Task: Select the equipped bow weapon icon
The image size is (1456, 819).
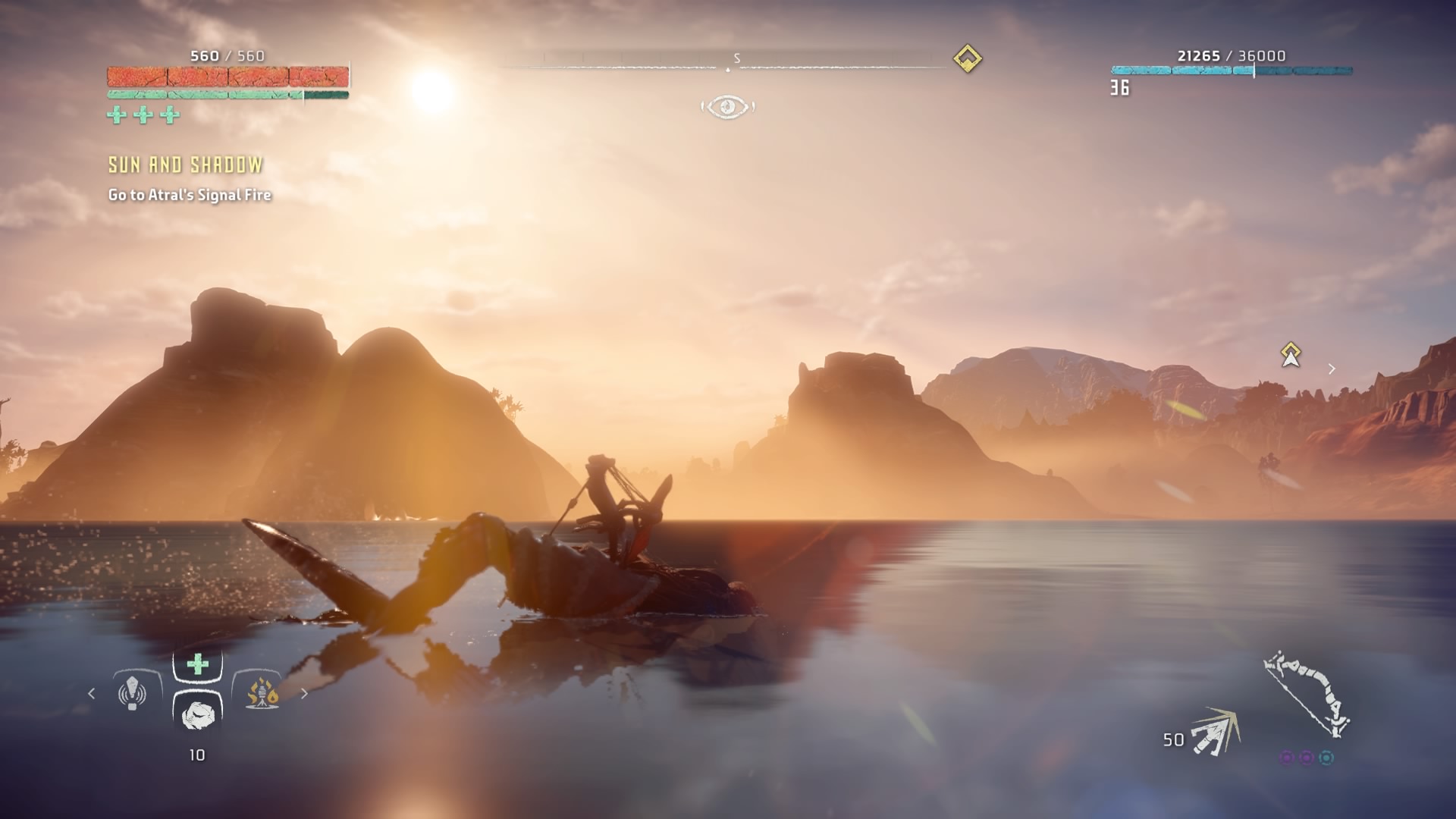Action: [x=1307, y=694]
